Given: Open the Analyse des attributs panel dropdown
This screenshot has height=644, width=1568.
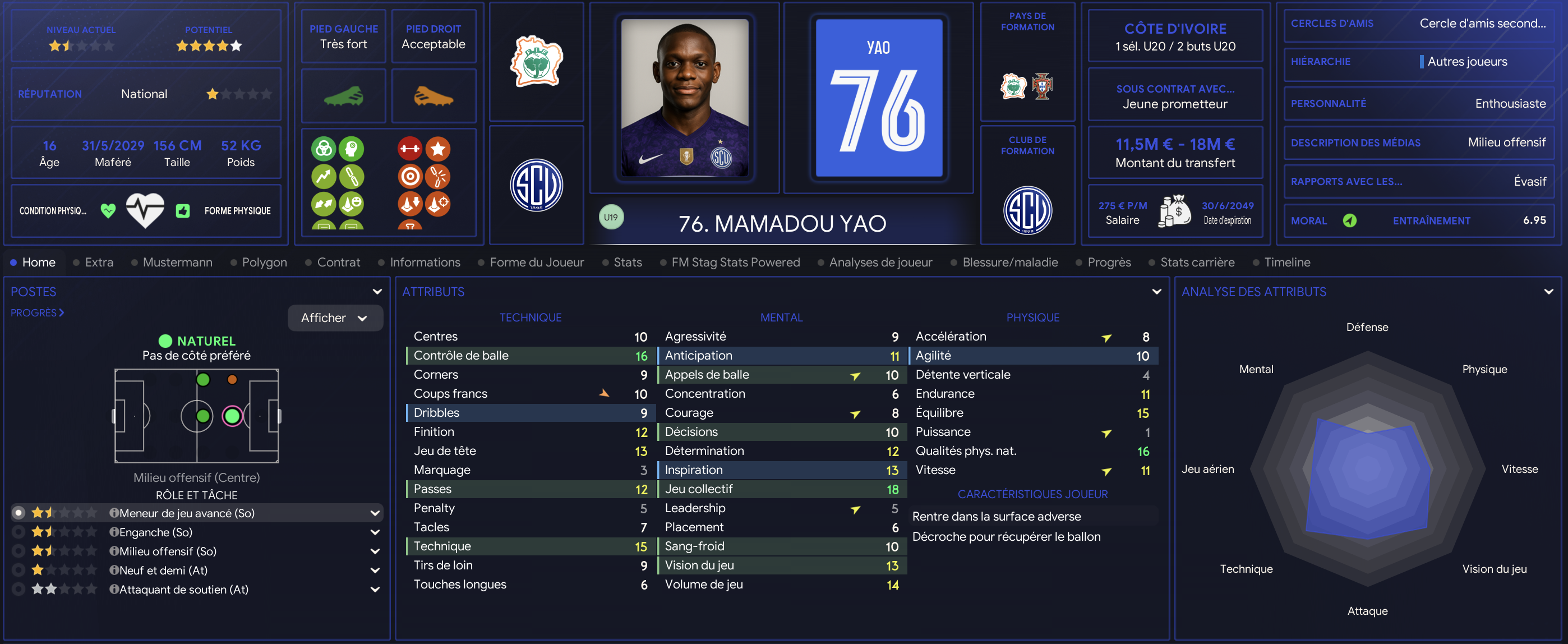Looking at the screenshot, I should click(x=1548, y=292).
